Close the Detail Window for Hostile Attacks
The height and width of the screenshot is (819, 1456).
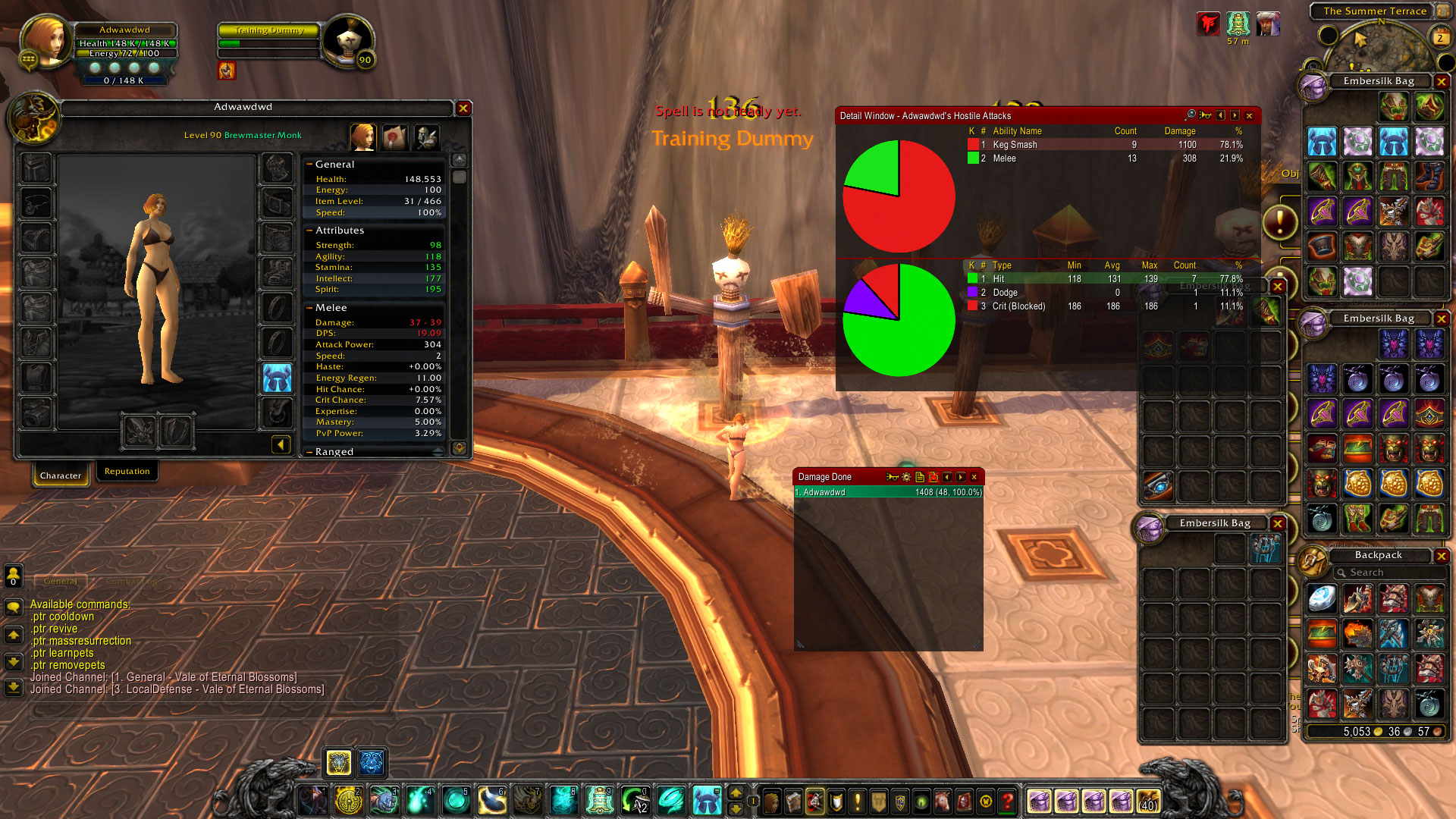[x=1249, y=116]
